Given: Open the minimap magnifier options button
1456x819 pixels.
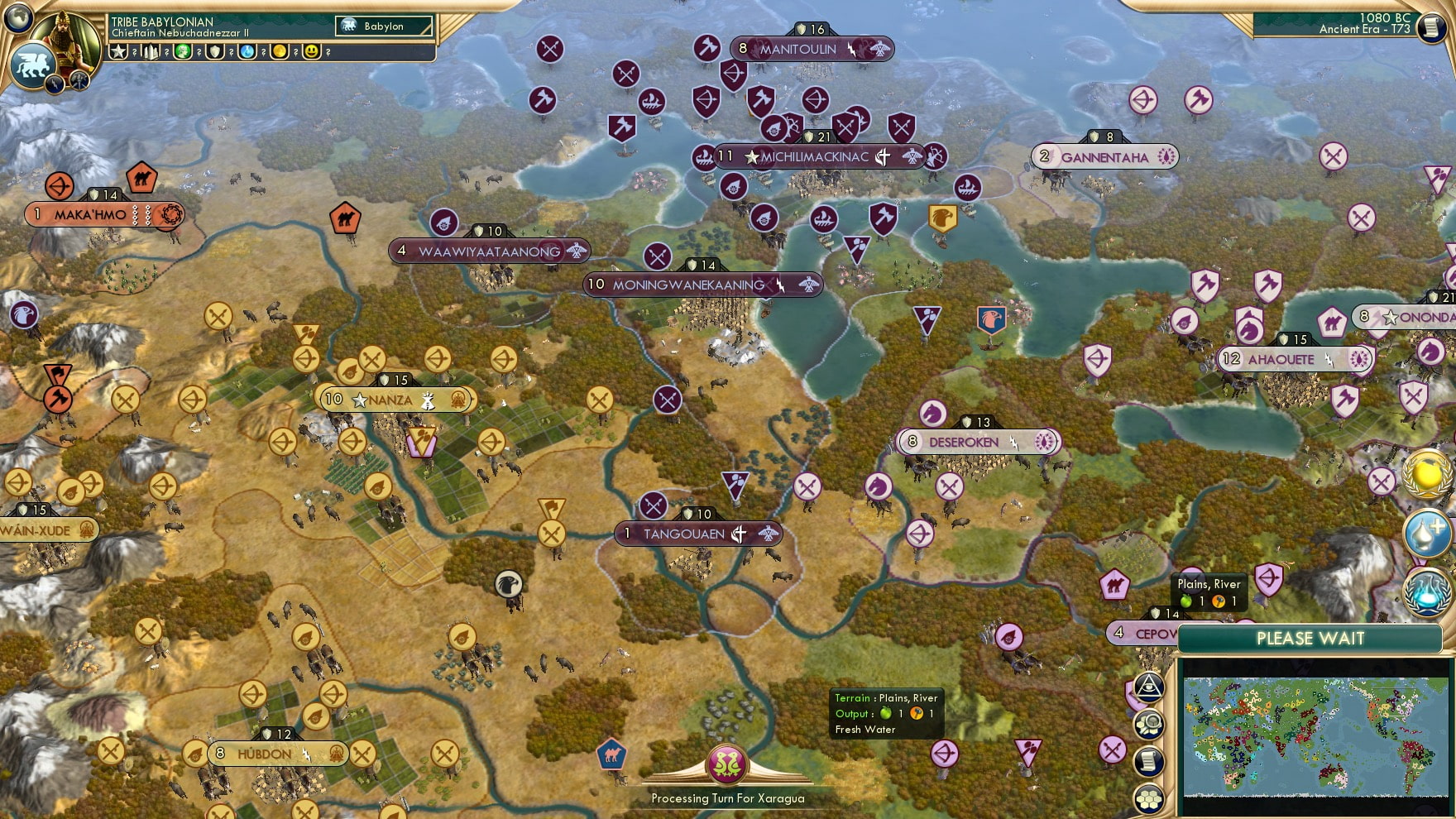Looking at the screenshot, I should (x=1149, y=725).
